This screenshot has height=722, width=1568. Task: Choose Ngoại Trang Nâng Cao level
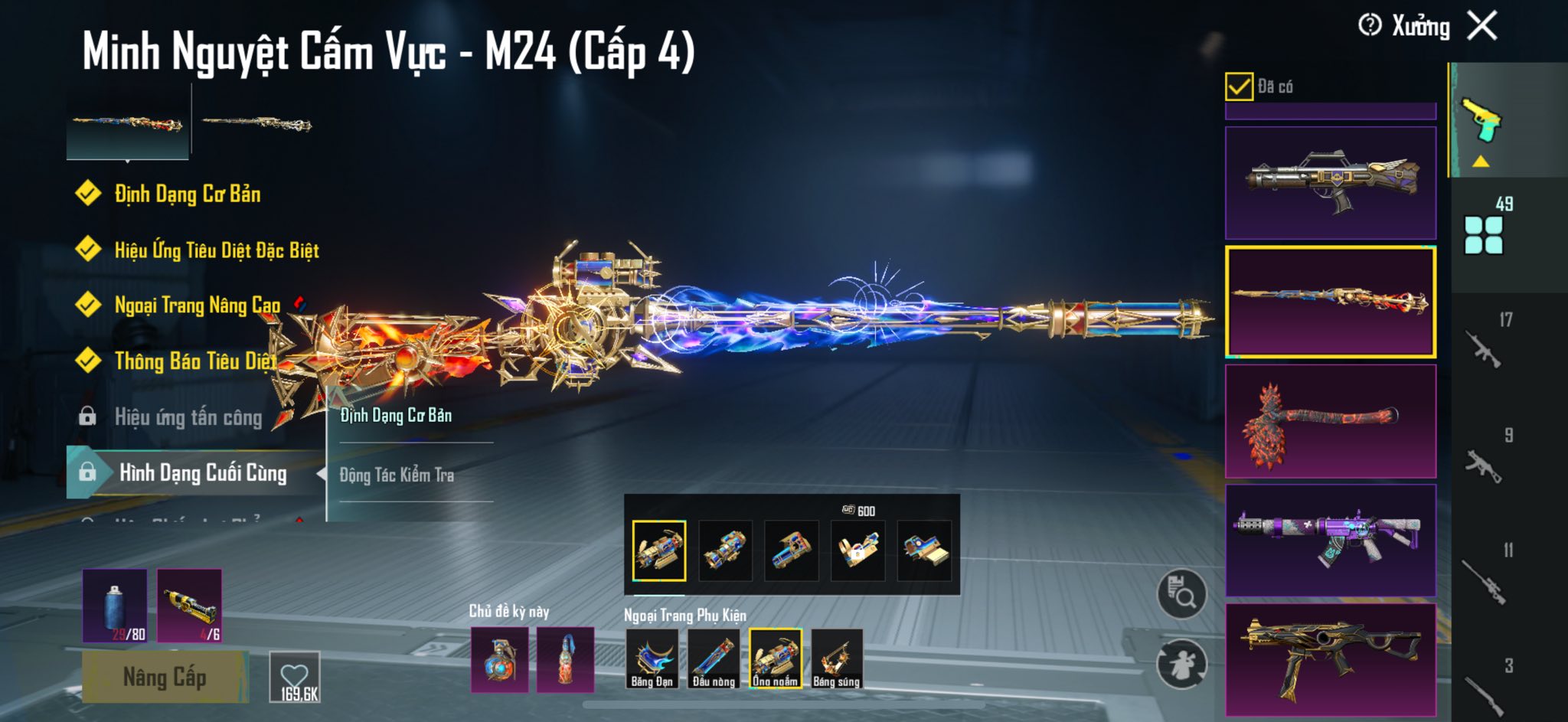(x=197, y=305)
